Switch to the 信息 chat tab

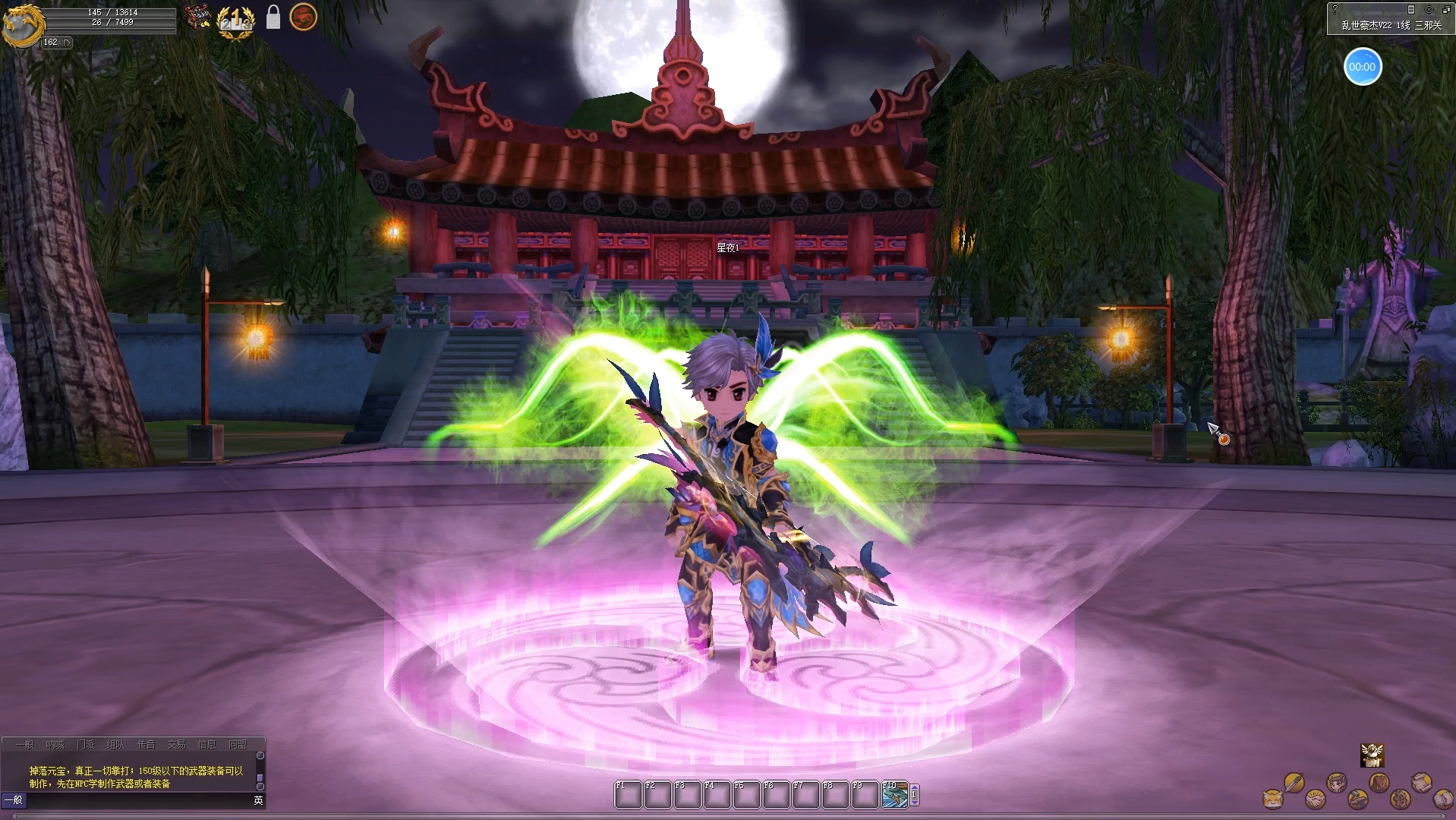click(206, 745)
